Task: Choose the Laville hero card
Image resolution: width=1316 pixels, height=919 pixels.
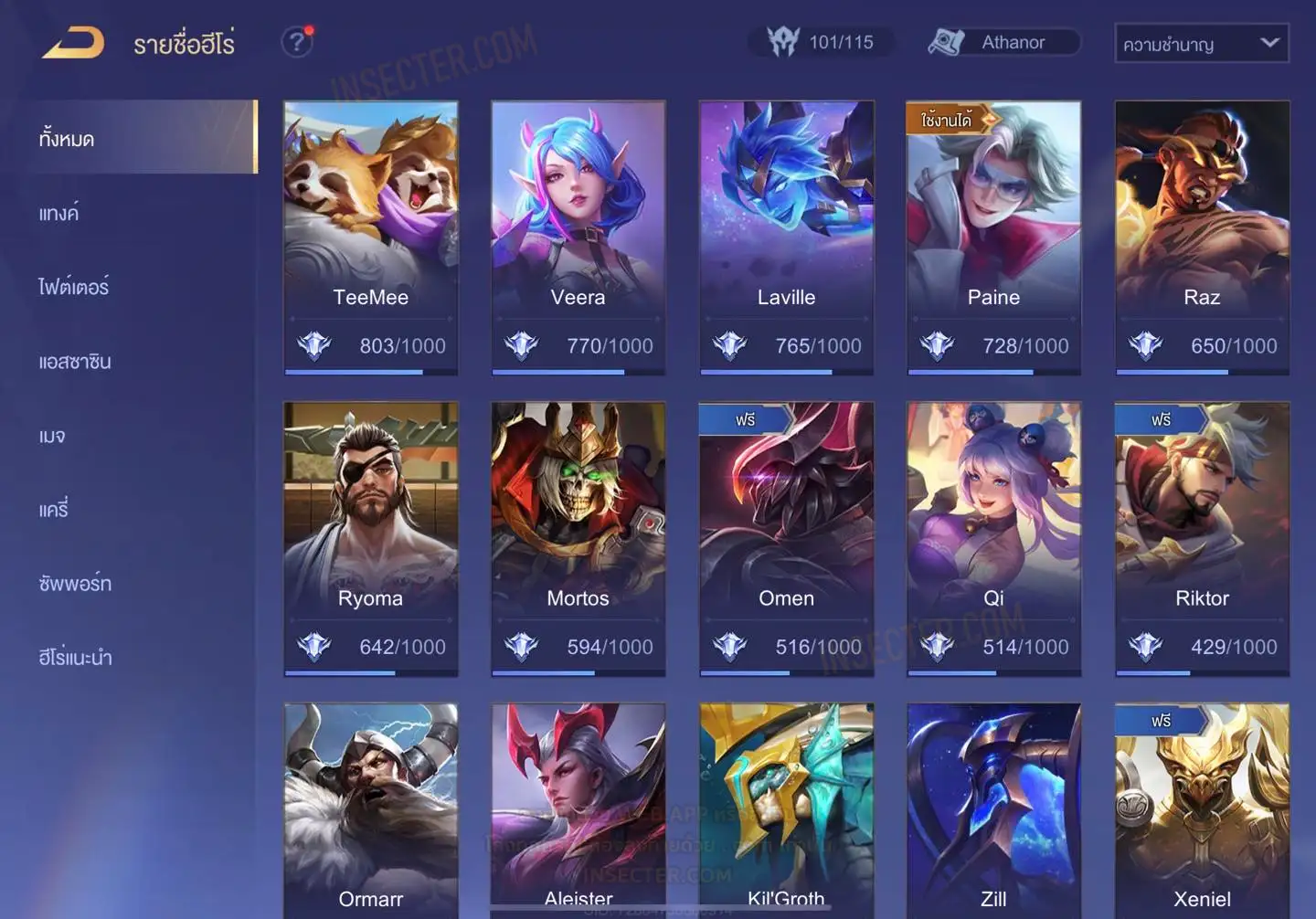Action: click(786, 238)
